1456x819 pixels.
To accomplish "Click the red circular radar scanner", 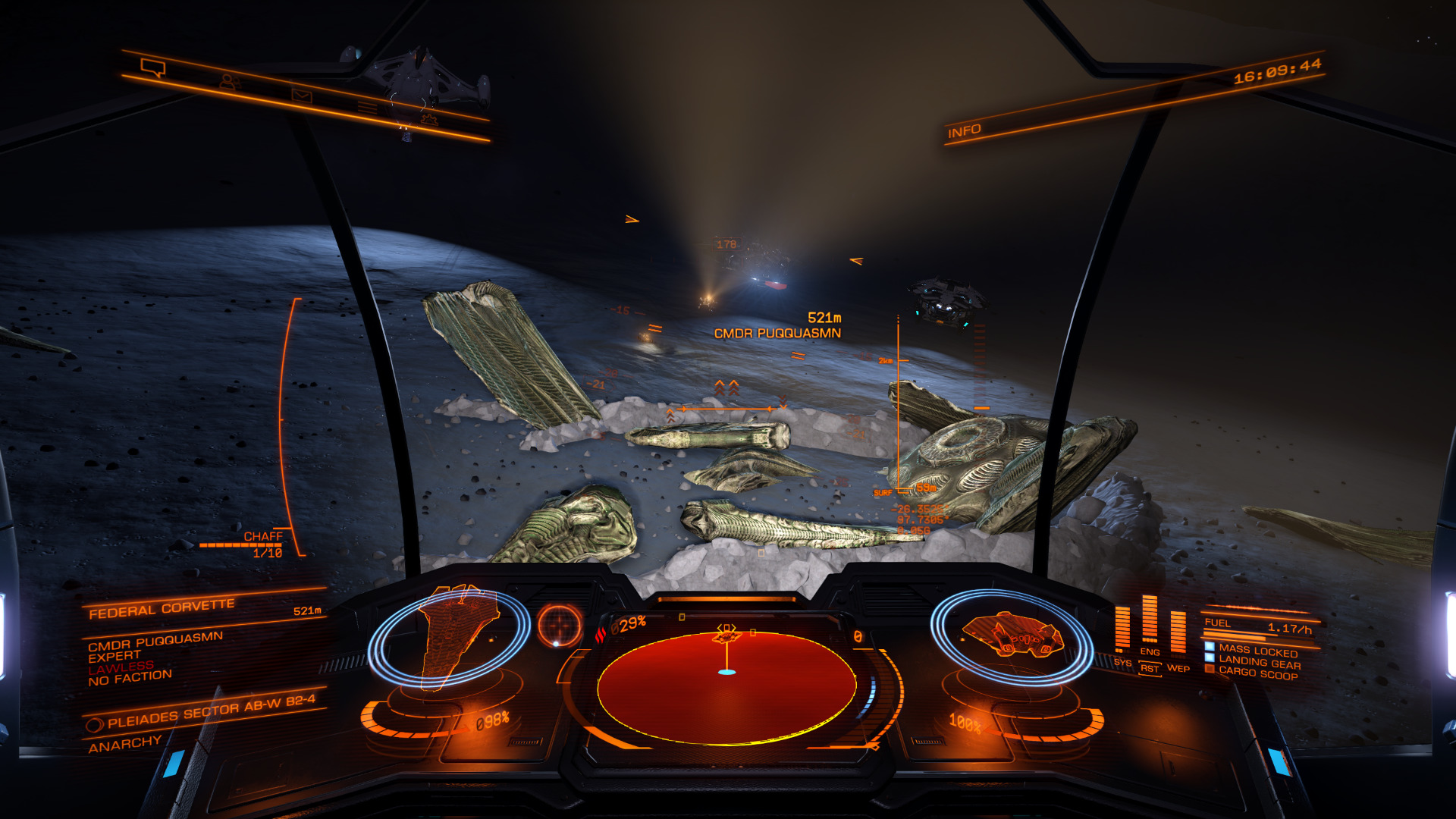I will click(x=726, y=686).
